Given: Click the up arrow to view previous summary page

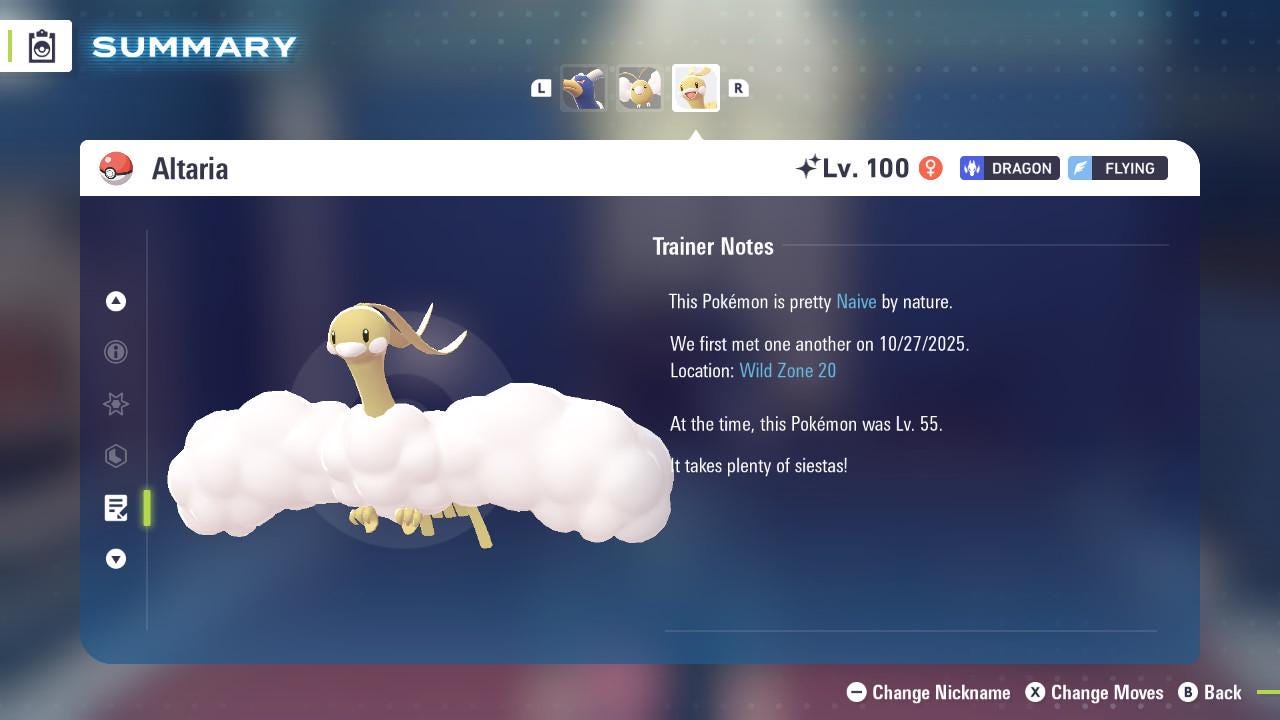Looking at the screenshot, I should tap(116, 301).
